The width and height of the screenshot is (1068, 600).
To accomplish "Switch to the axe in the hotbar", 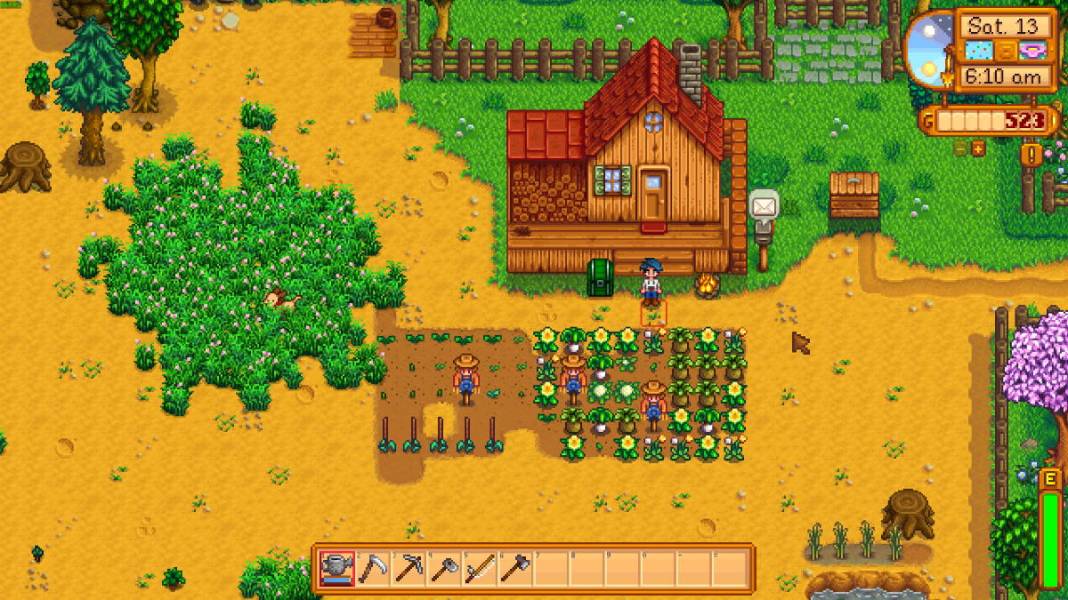I will [x=515, y=569].
